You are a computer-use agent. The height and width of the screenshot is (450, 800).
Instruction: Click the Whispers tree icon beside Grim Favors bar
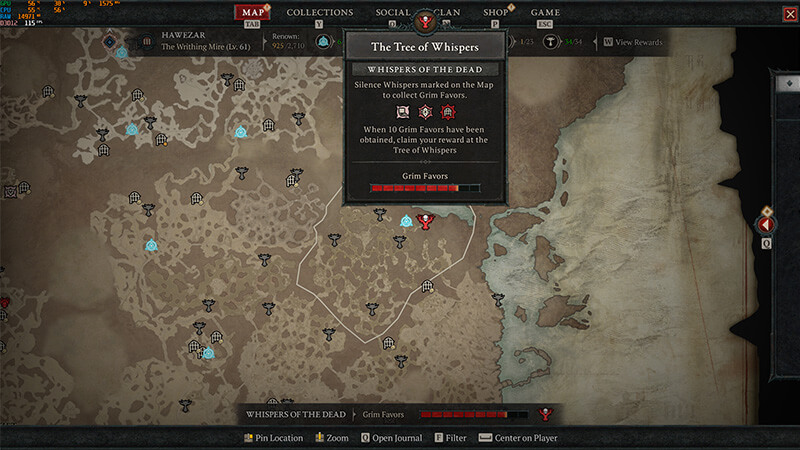(545, 414)
